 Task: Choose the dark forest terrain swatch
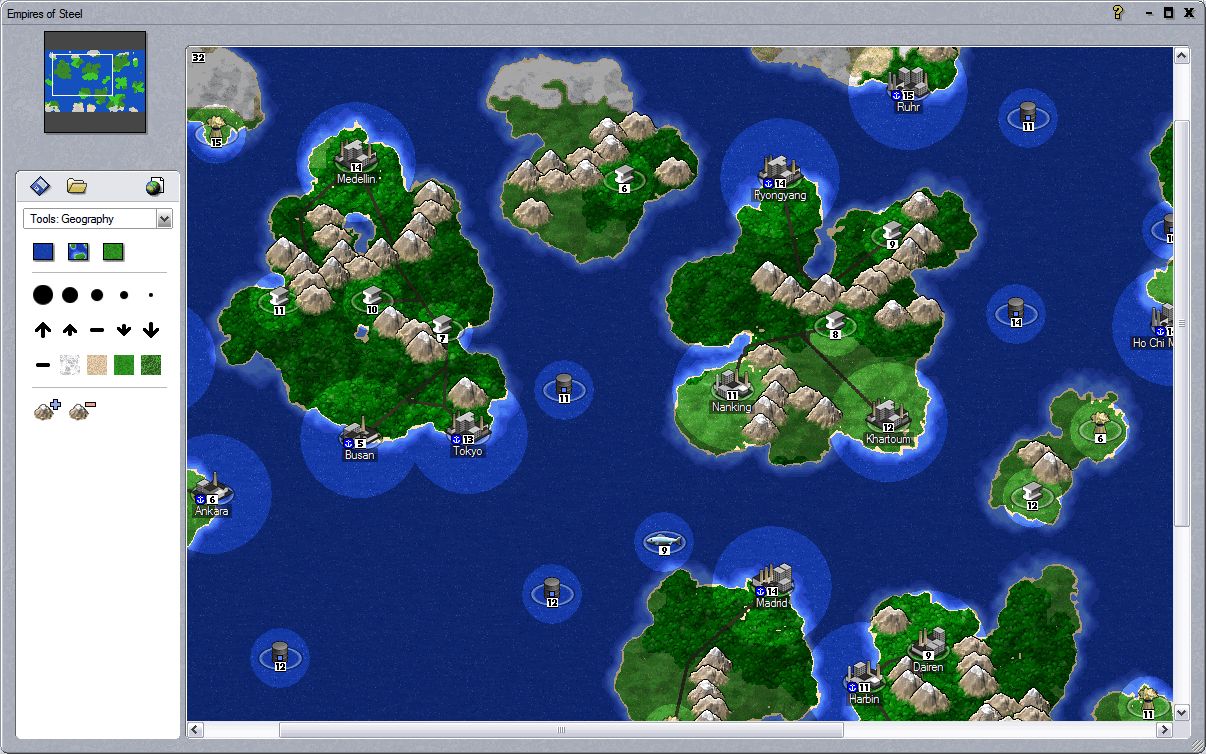[151, 365]
